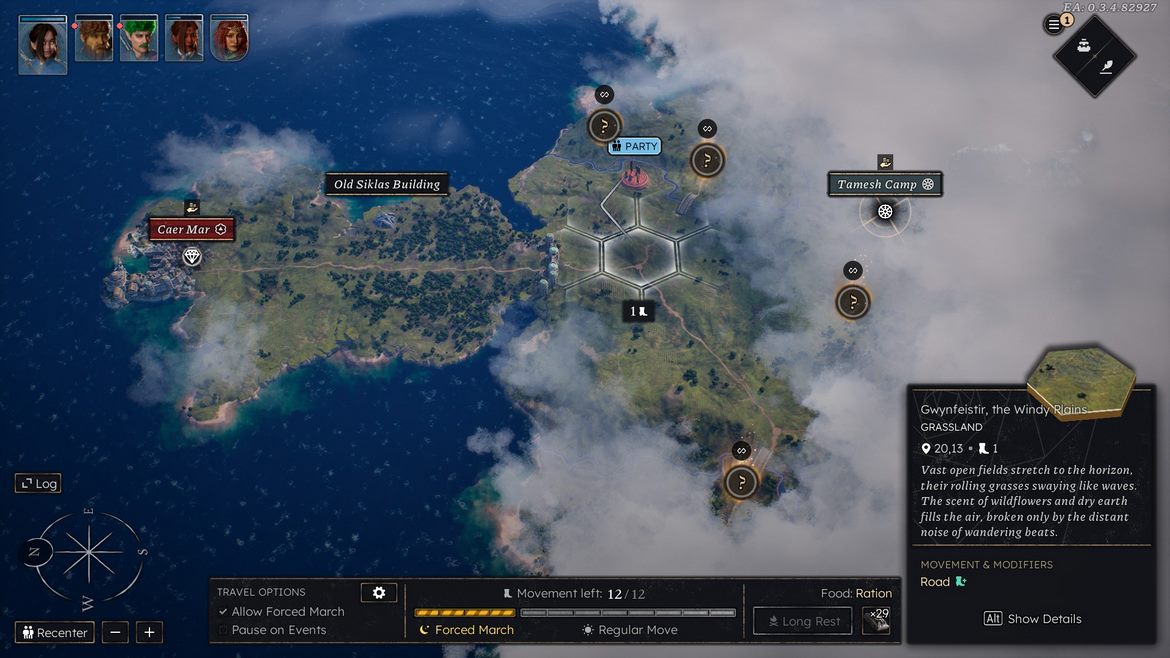Click the Party marker label
The image size is (1170, 658).
click(635, 146)
